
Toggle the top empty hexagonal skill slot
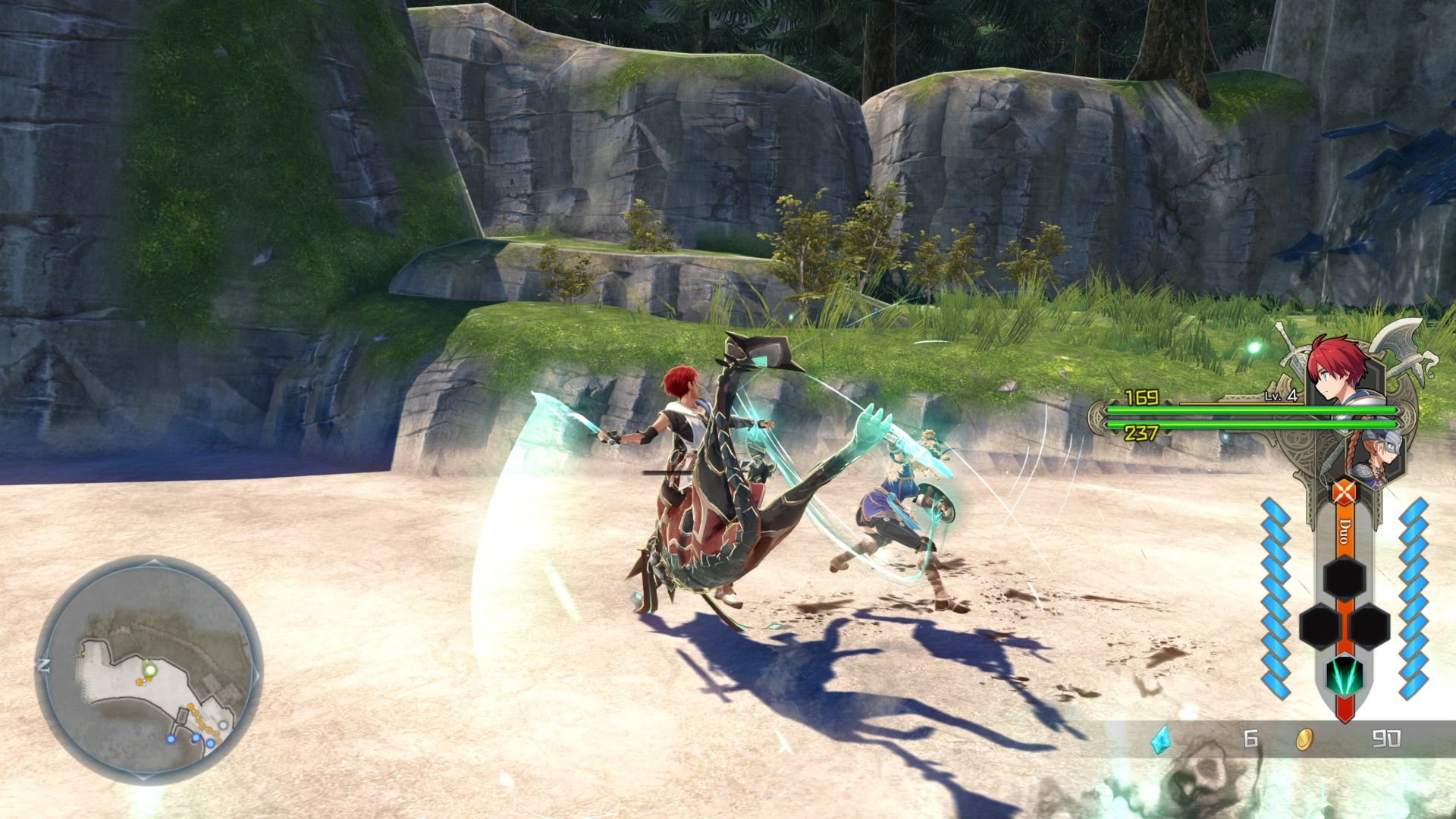tap(1343, 579)
